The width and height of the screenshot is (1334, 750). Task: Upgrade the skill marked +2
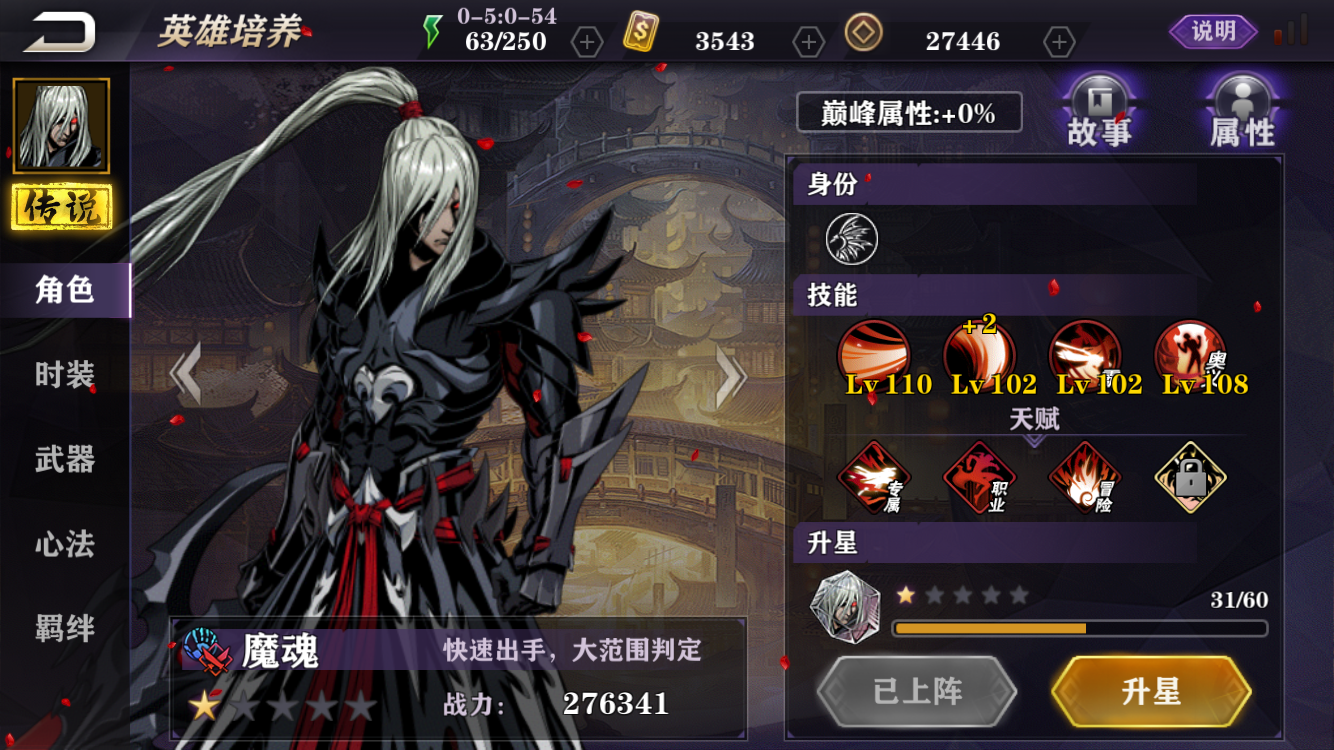coord(983,350)
